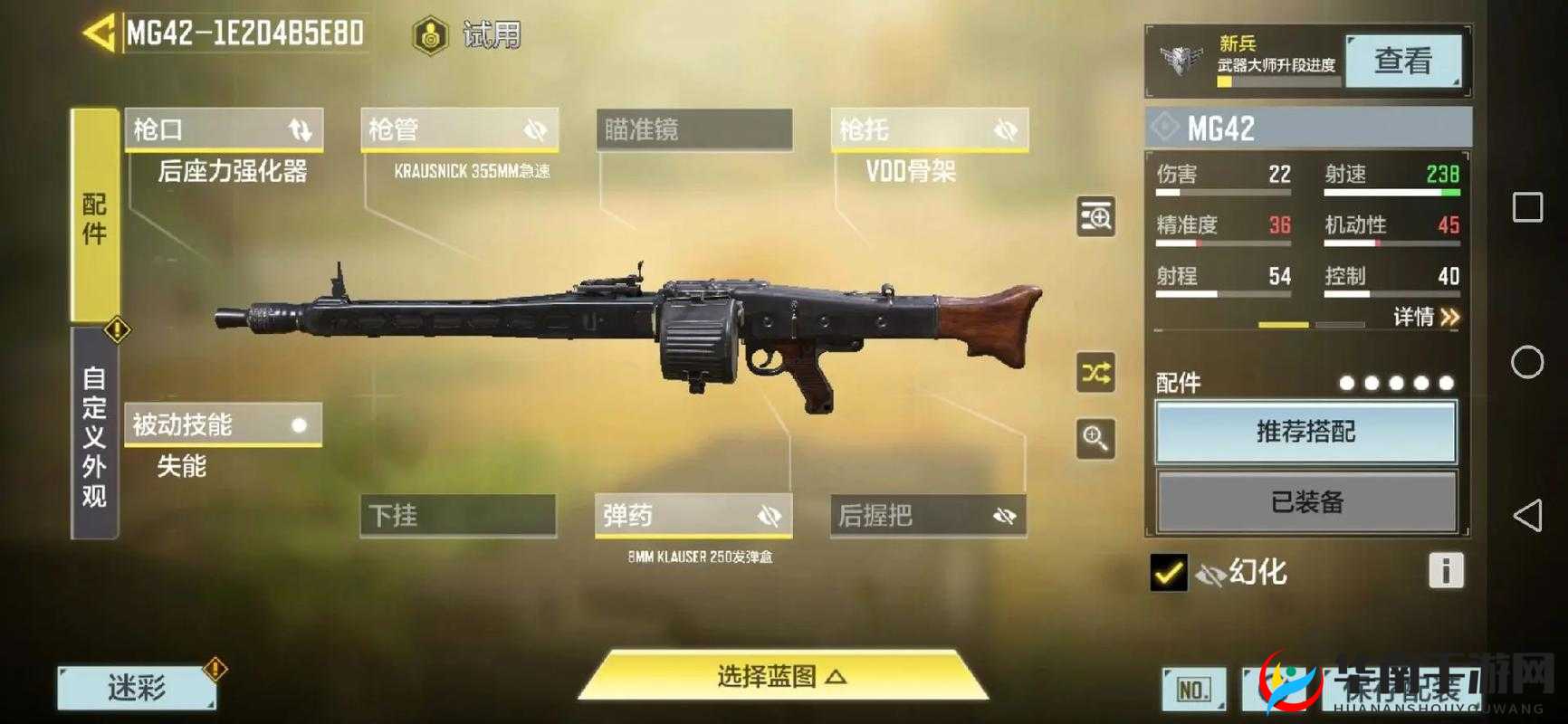The image size is (1568, 724).
Task: Open the 瞄准镜 attachment selector
Action: click(x=693, y=129)
